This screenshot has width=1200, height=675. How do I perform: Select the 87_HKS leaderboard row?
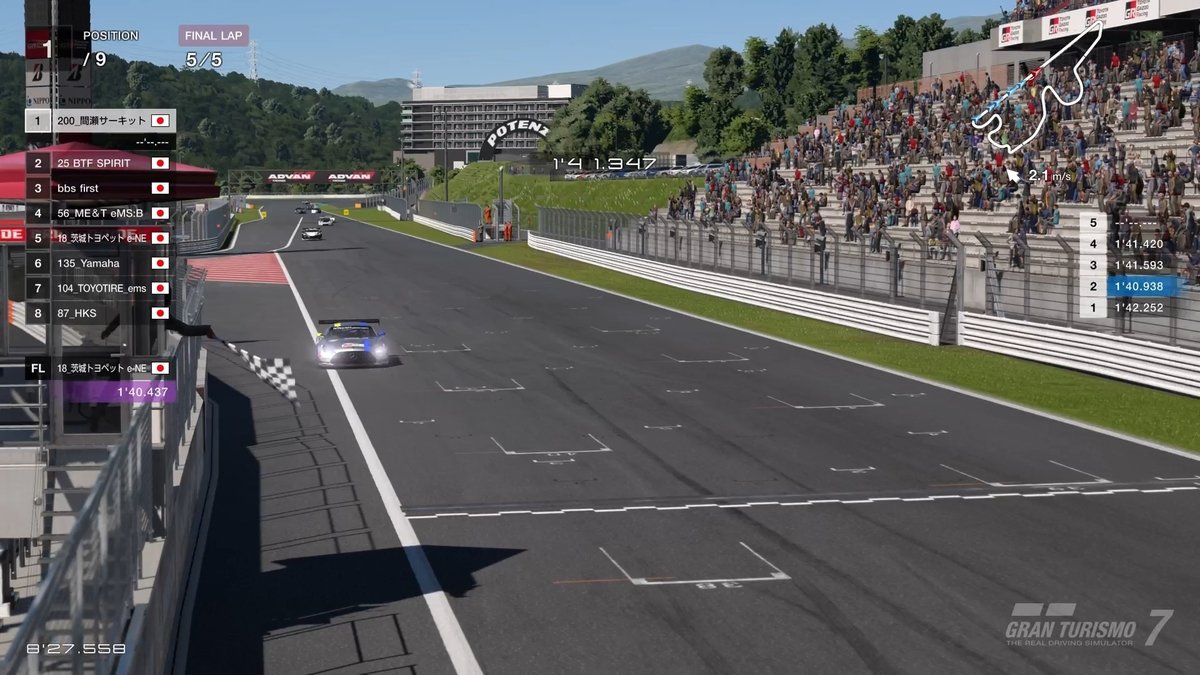[x=100, y=313]
